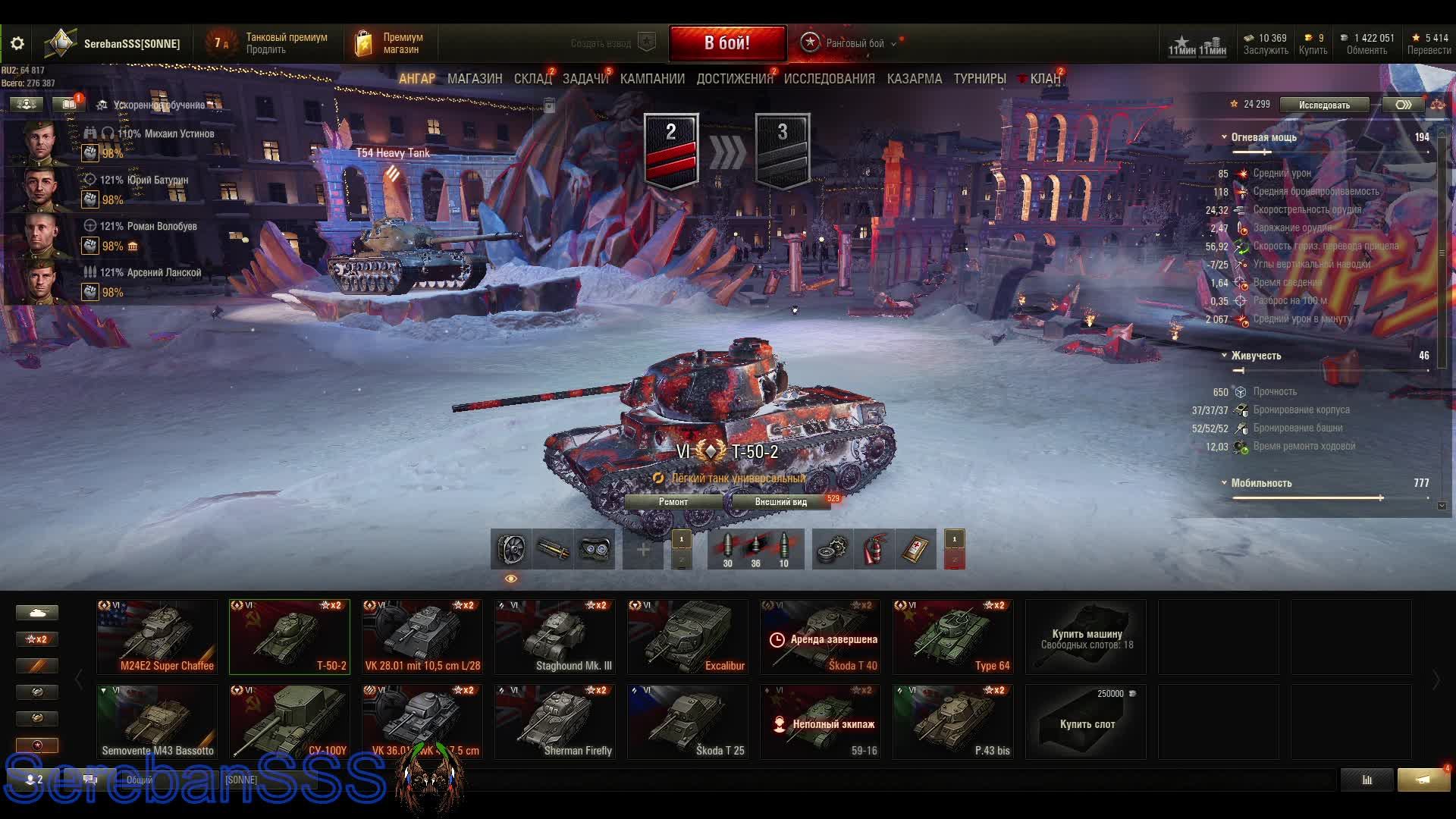
Task: Click the Исследовать research button
Action: coord(1324,105)
